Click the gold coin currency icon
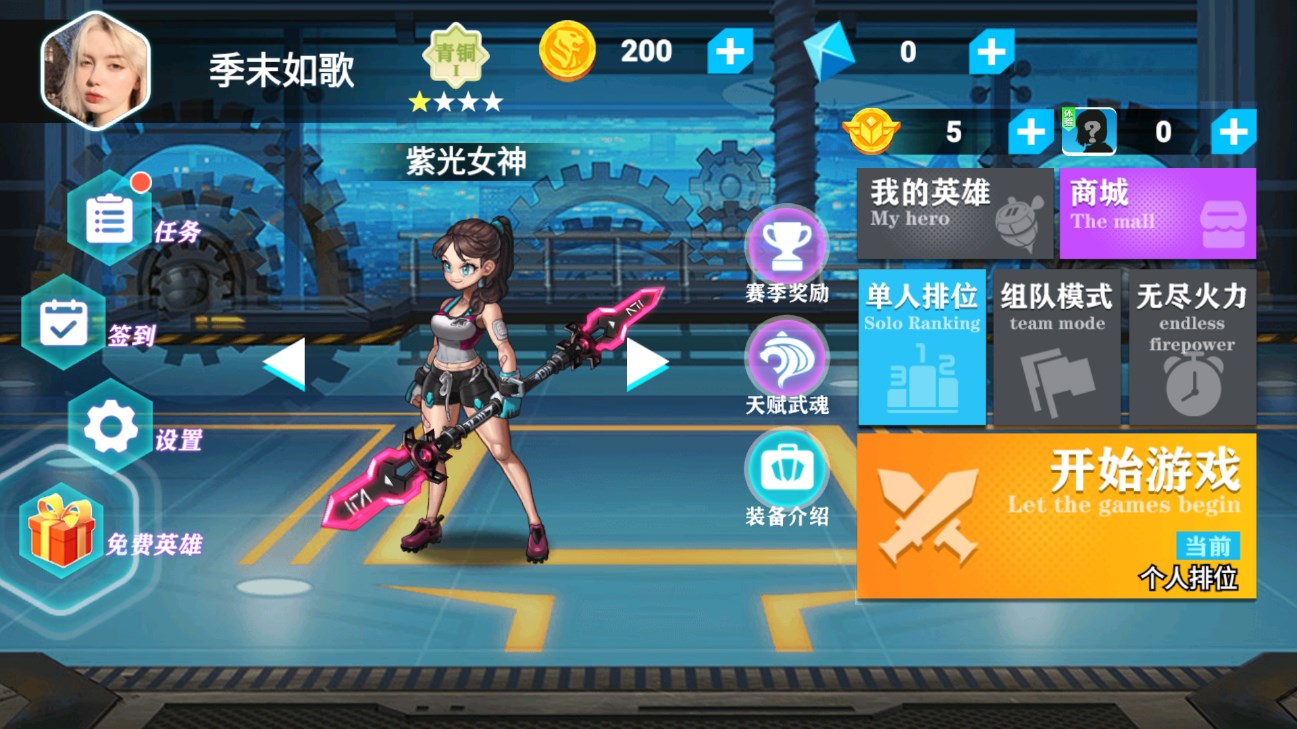 (x=566, y=51)
